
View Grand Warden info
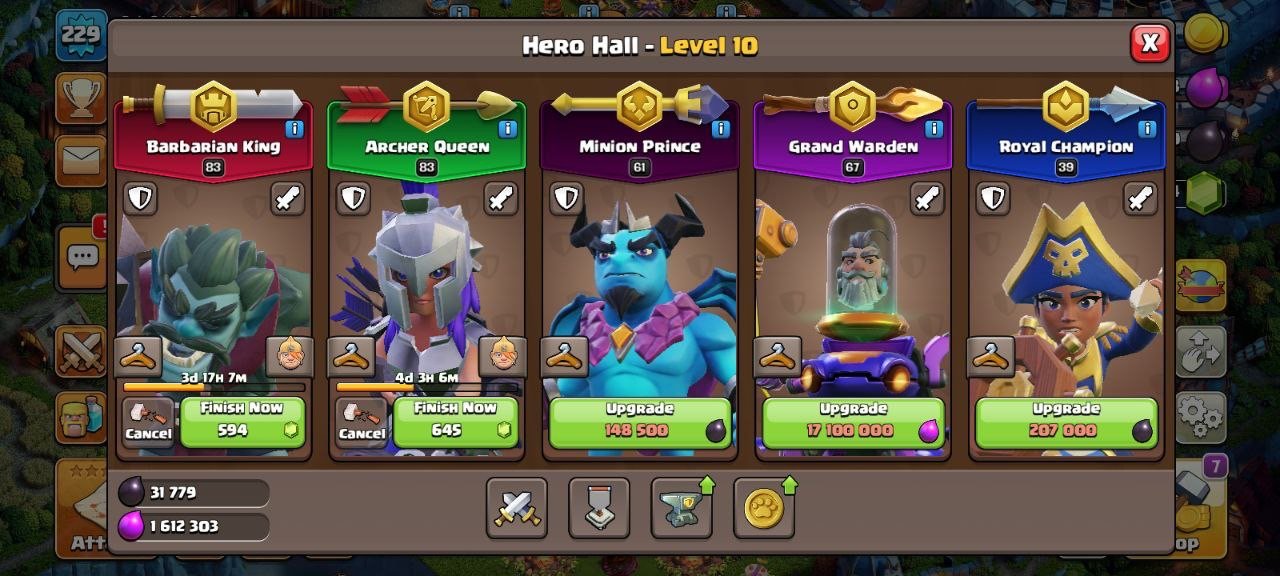(933, 129)
